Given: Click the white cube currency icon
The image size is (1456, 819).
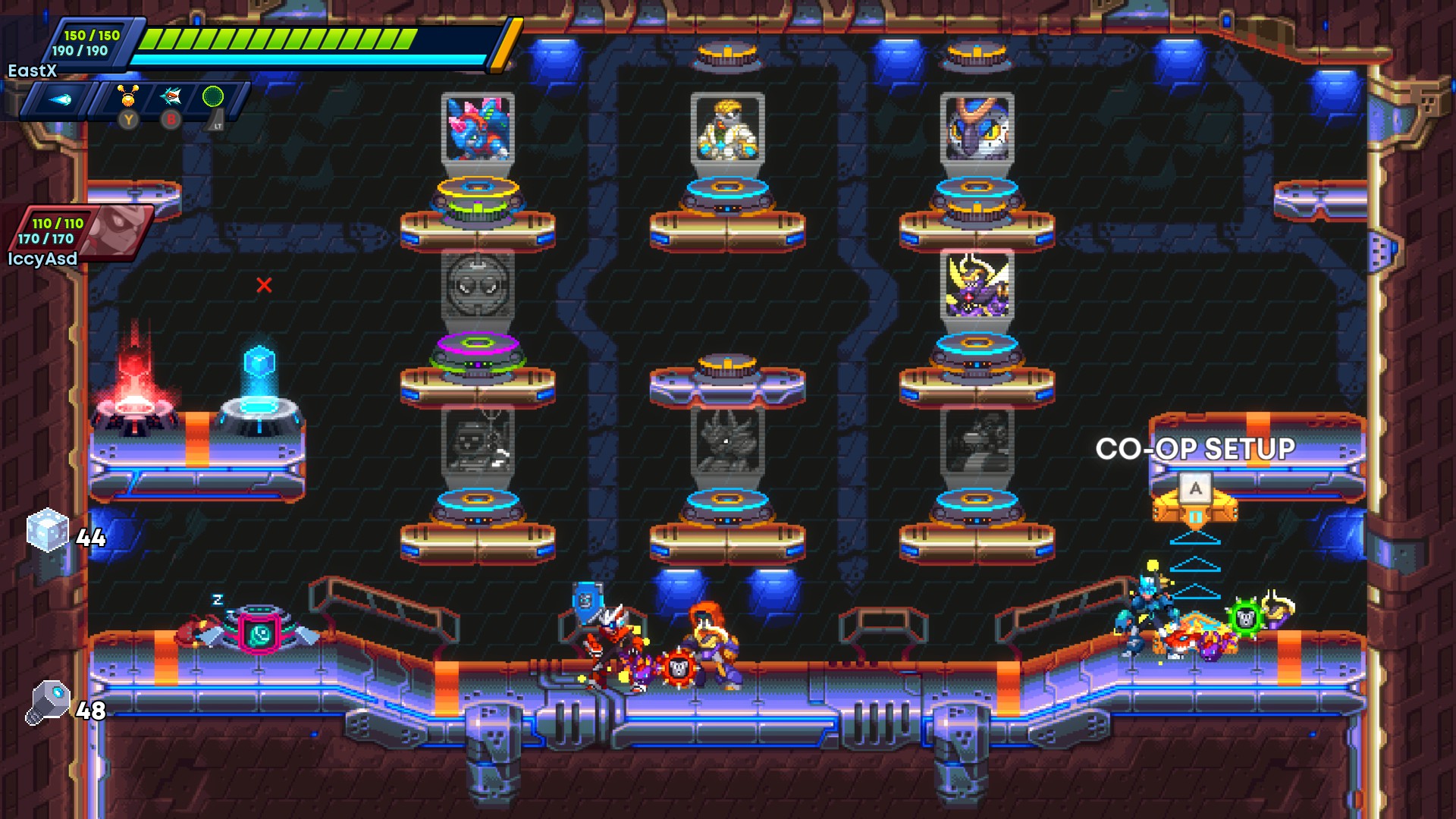Looking at the screenshot, I should (47, 530).
